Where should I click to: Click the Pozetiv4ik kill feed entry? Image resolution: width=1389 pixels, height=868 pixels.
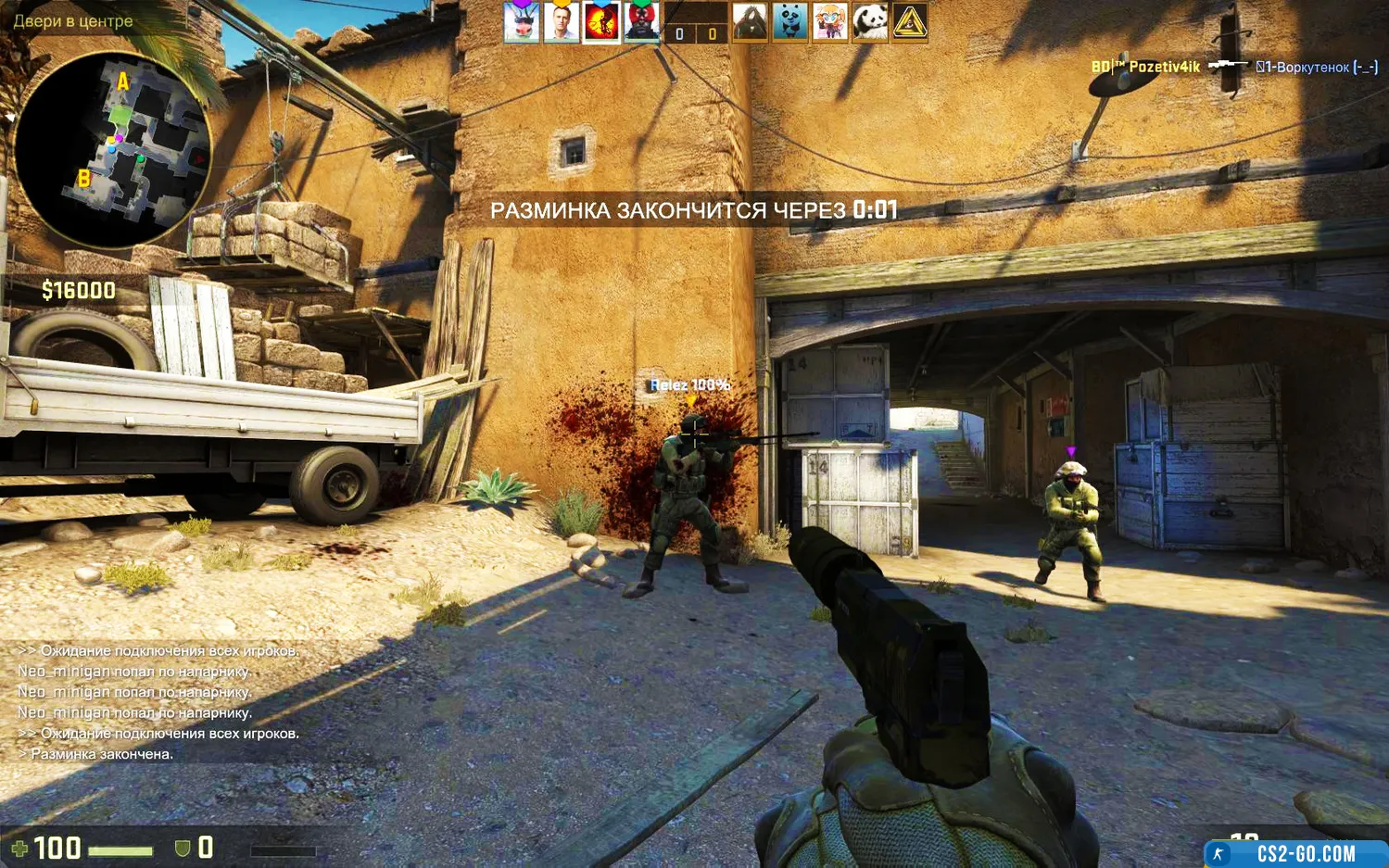click(x=1233, y=67)
